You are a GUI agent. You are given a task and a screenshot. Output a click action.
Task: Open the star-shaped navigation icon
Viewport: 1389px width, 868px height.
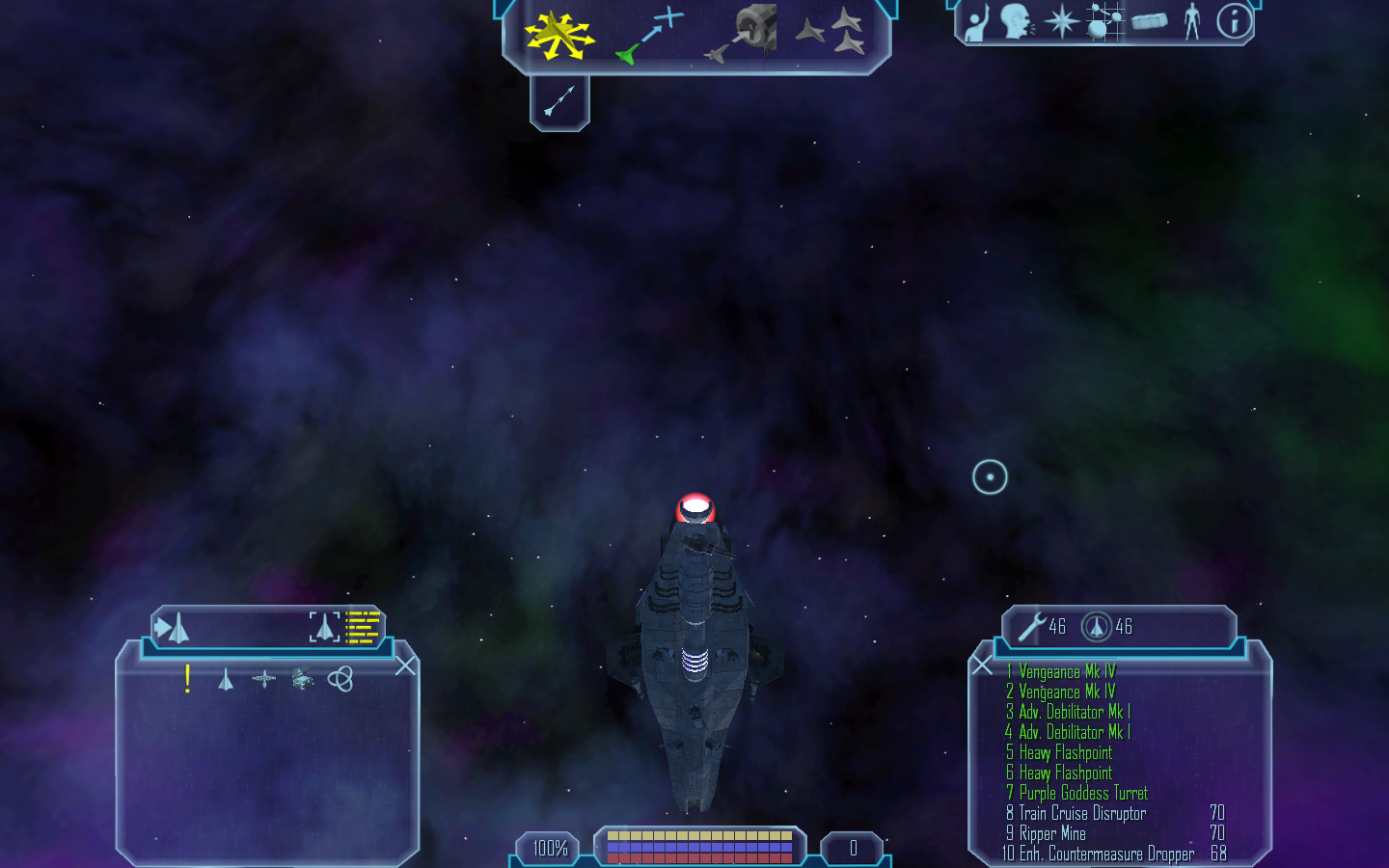[x=1062, y=21]
